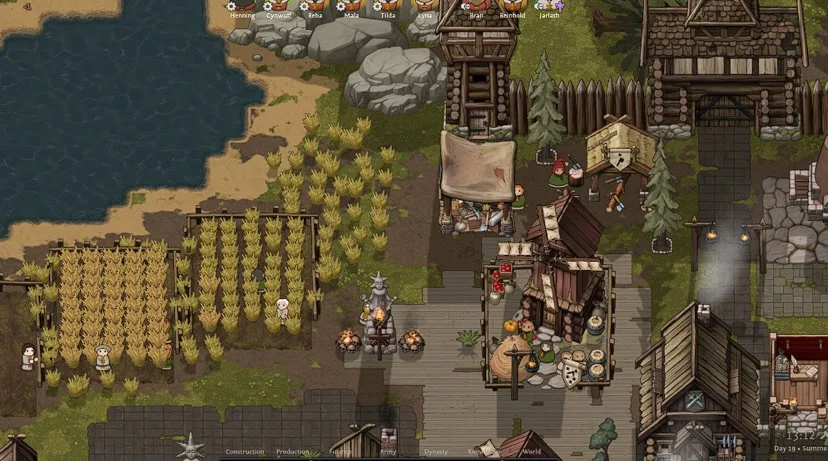This screenshot has height=461, width=828.
Task: Select villager Jarlath's portrait
Action: click(x=550, y=6)
